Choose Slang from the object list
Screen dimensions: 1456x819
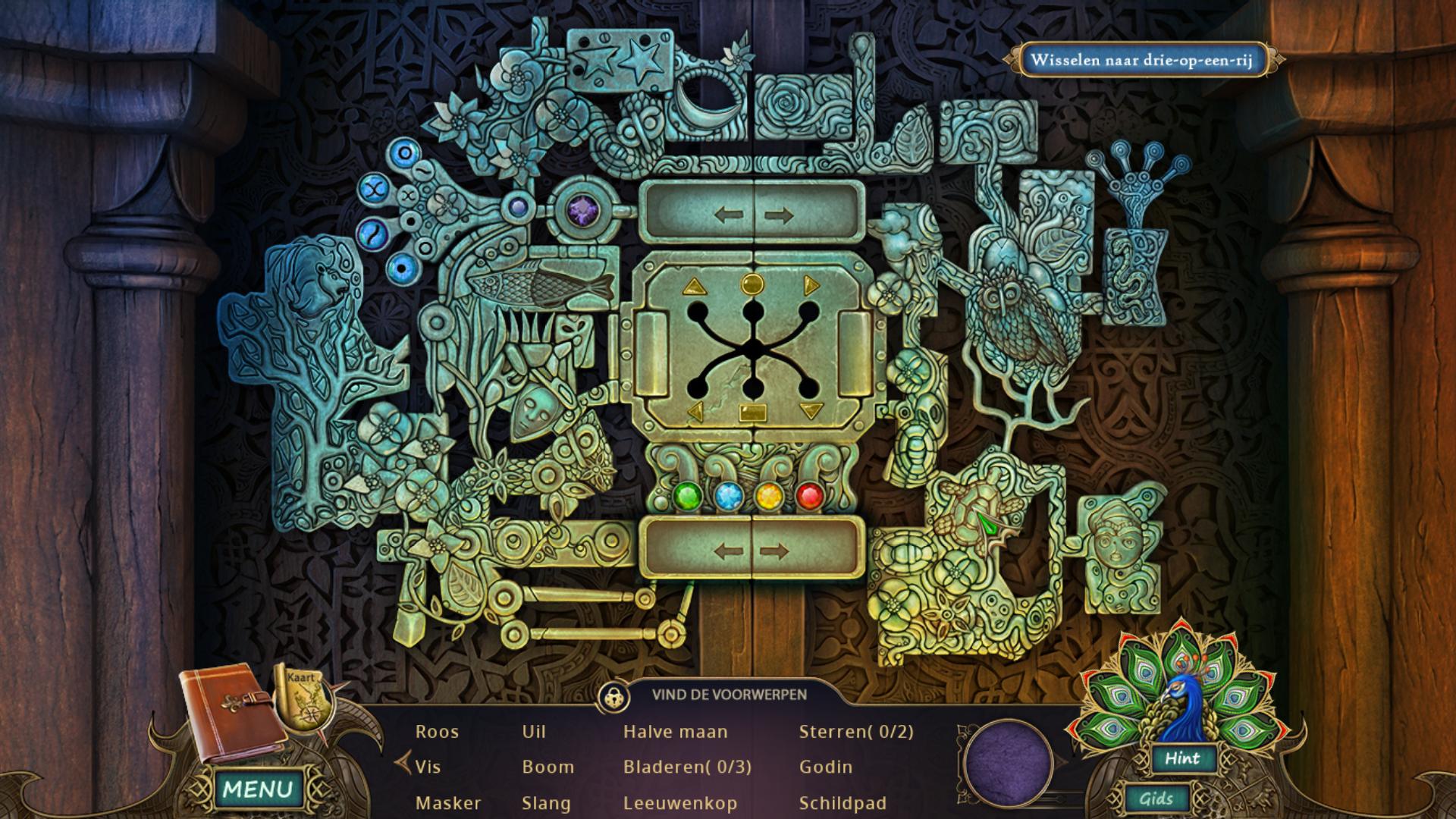click(x=546, y=802)
